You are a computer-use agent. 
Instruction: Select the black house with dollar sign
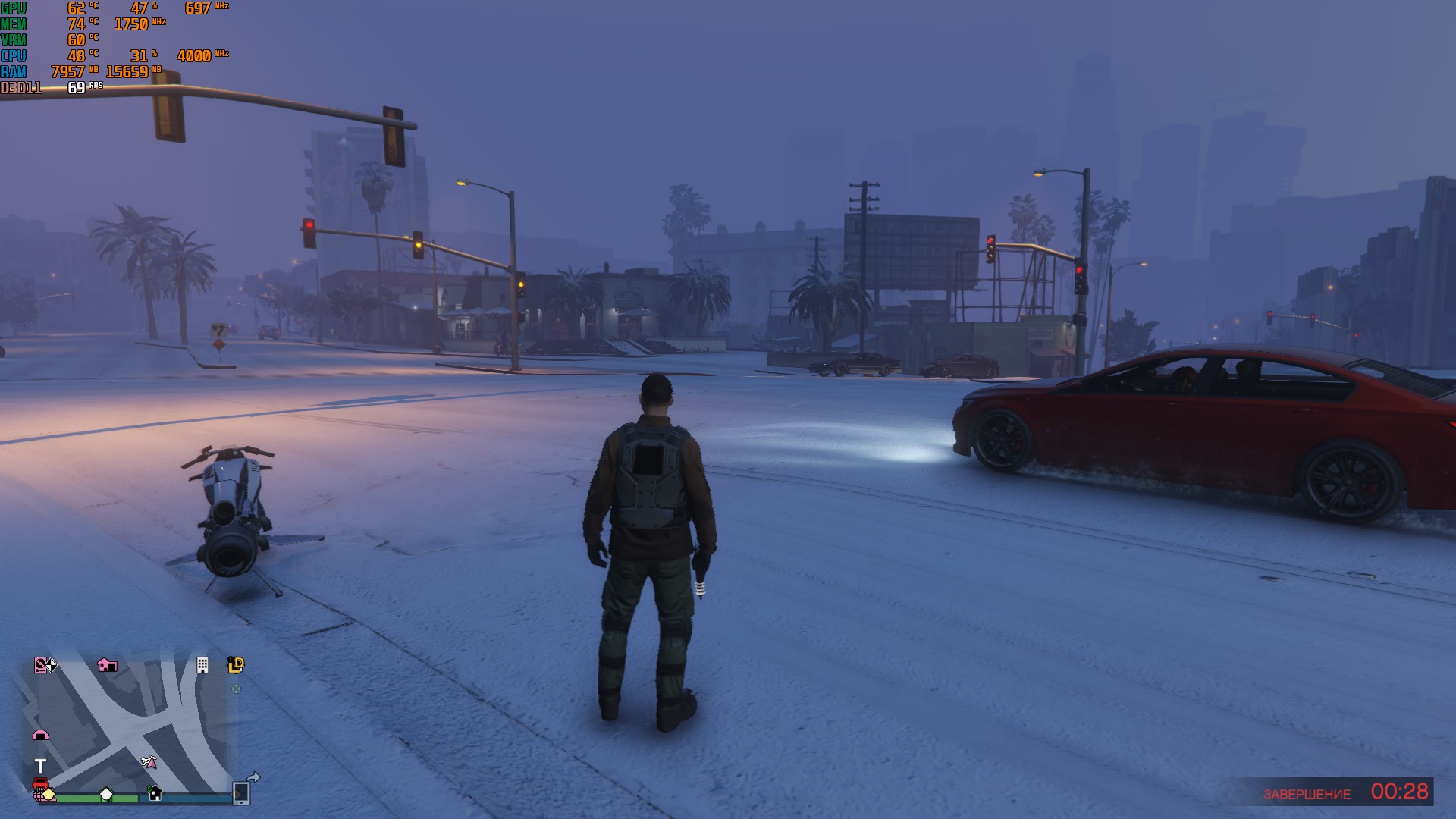155,793
